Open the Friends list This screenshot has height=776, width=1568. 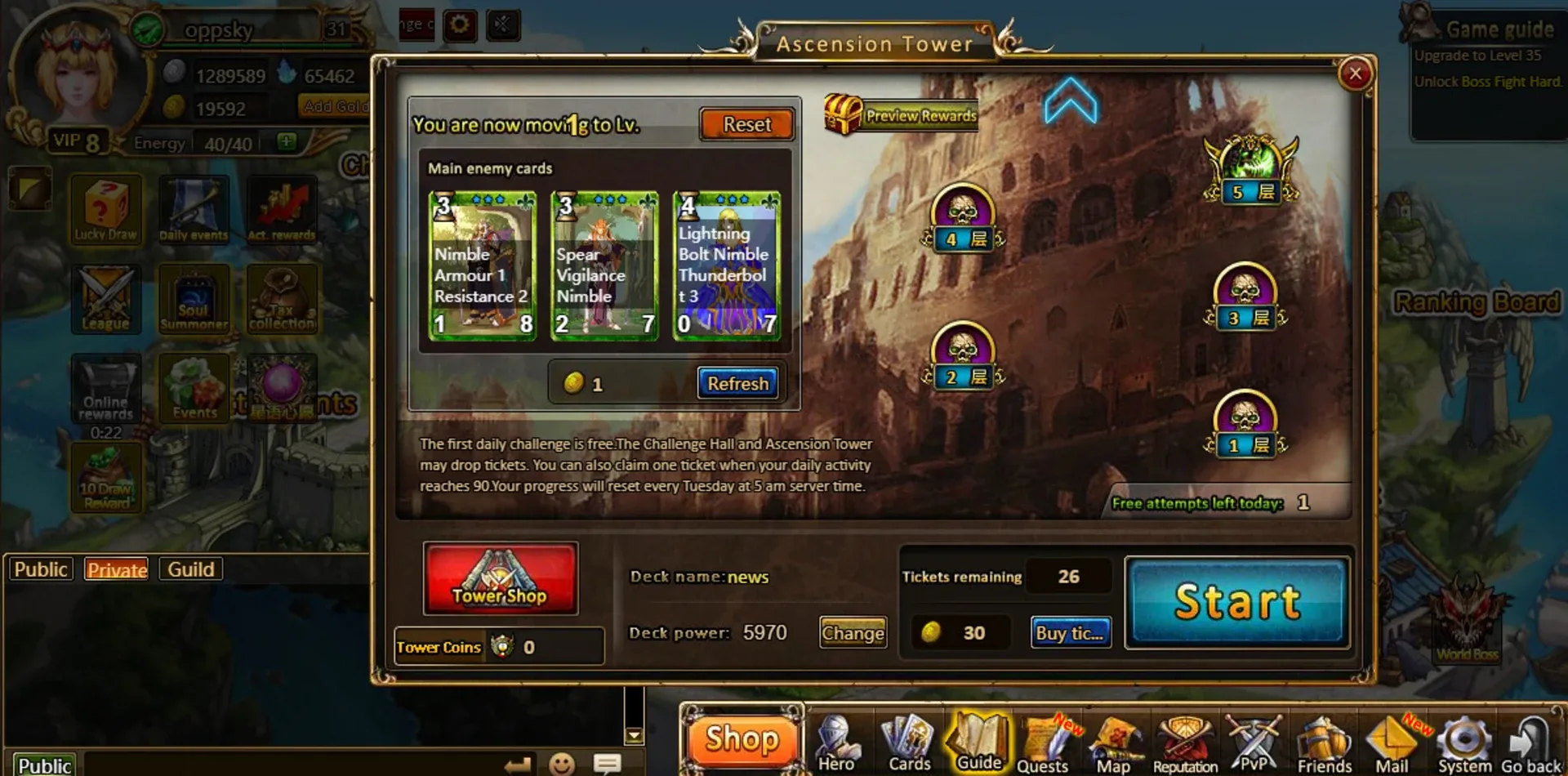[1324, 739]
